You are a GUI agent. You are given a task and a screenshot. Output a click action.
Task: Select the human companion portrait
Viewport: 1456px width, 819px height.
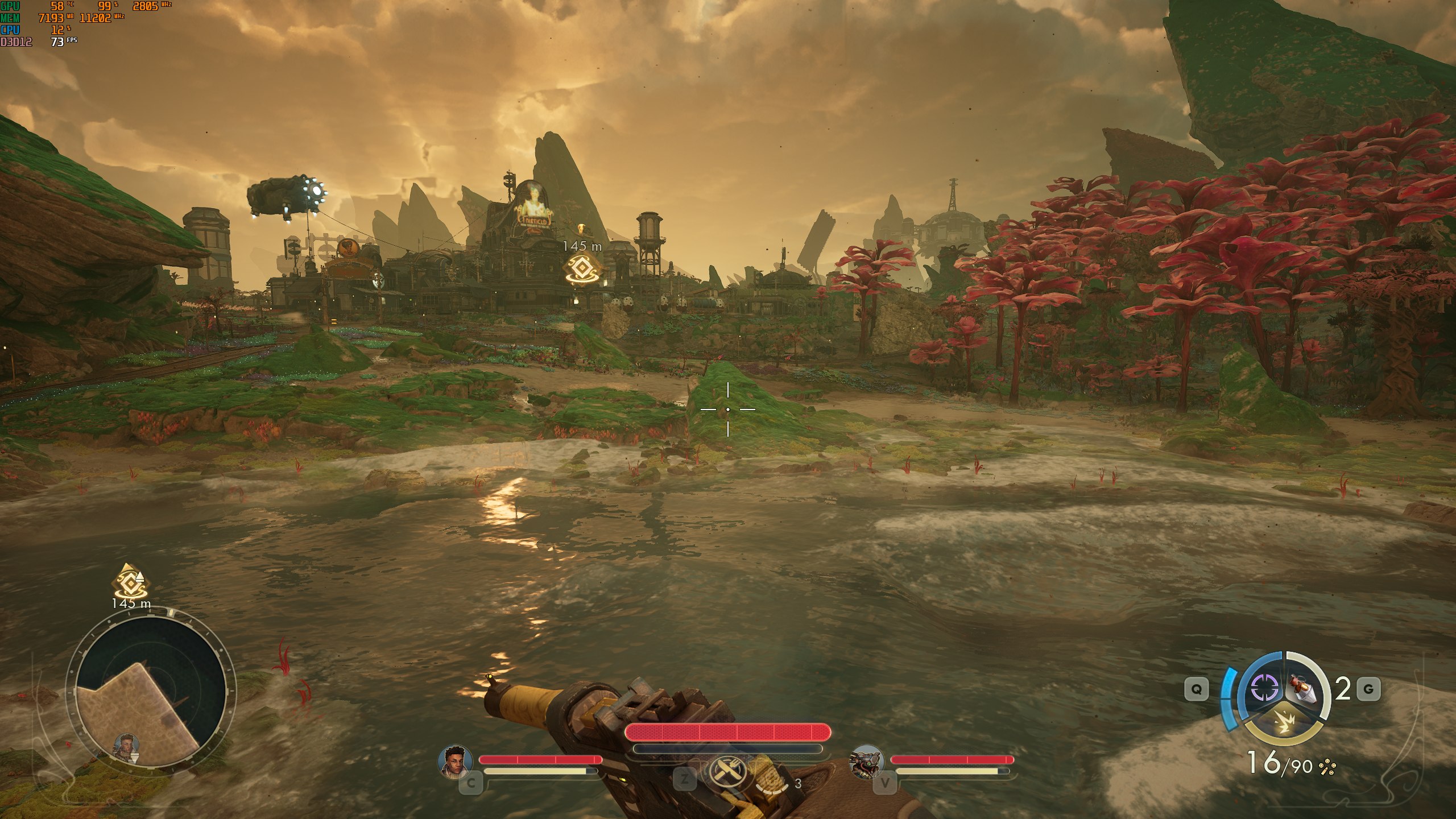point(456,762)
